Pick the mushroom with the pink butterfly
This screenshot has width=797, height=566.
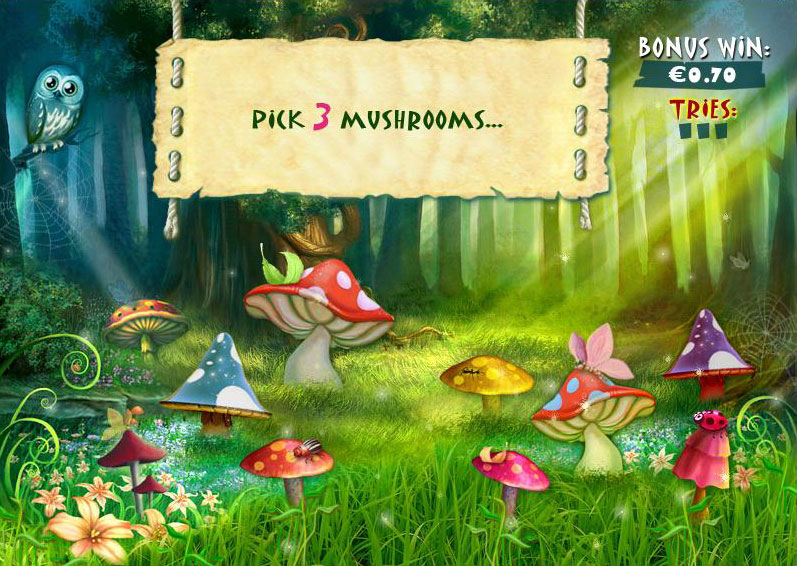[x=593, y=405]
